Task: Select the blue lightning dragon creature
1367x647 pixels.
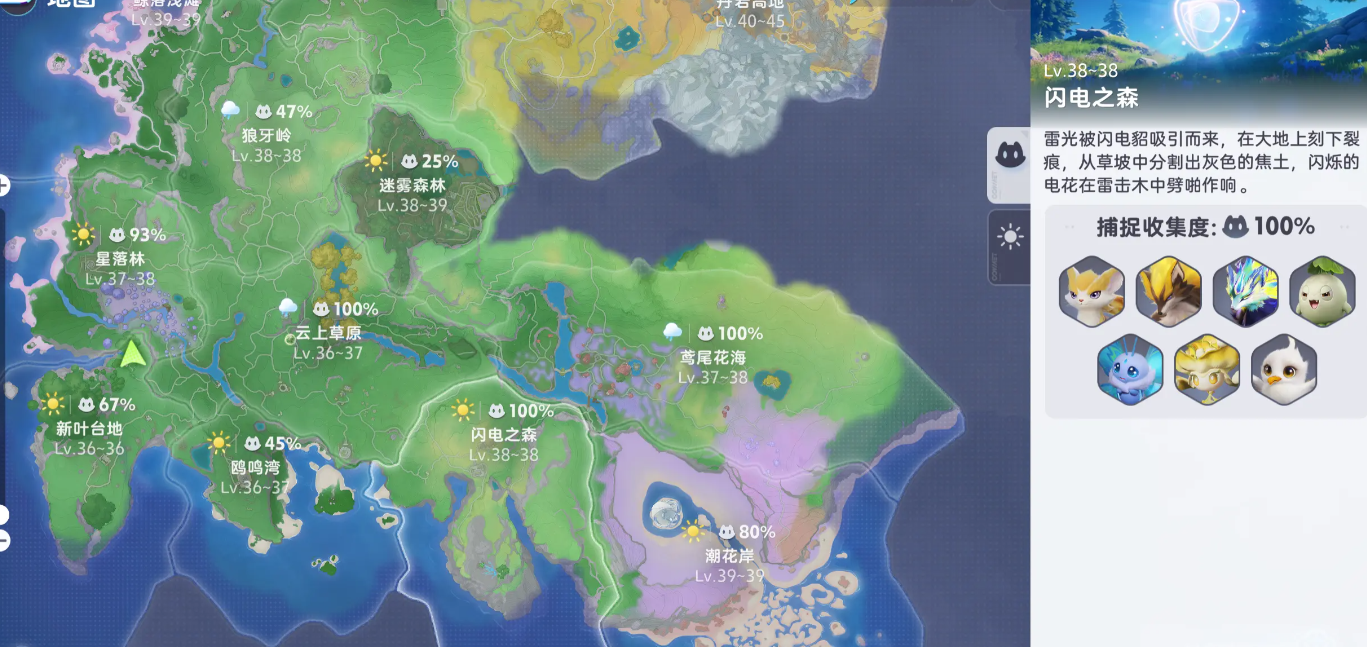Action: [1245, 292]
